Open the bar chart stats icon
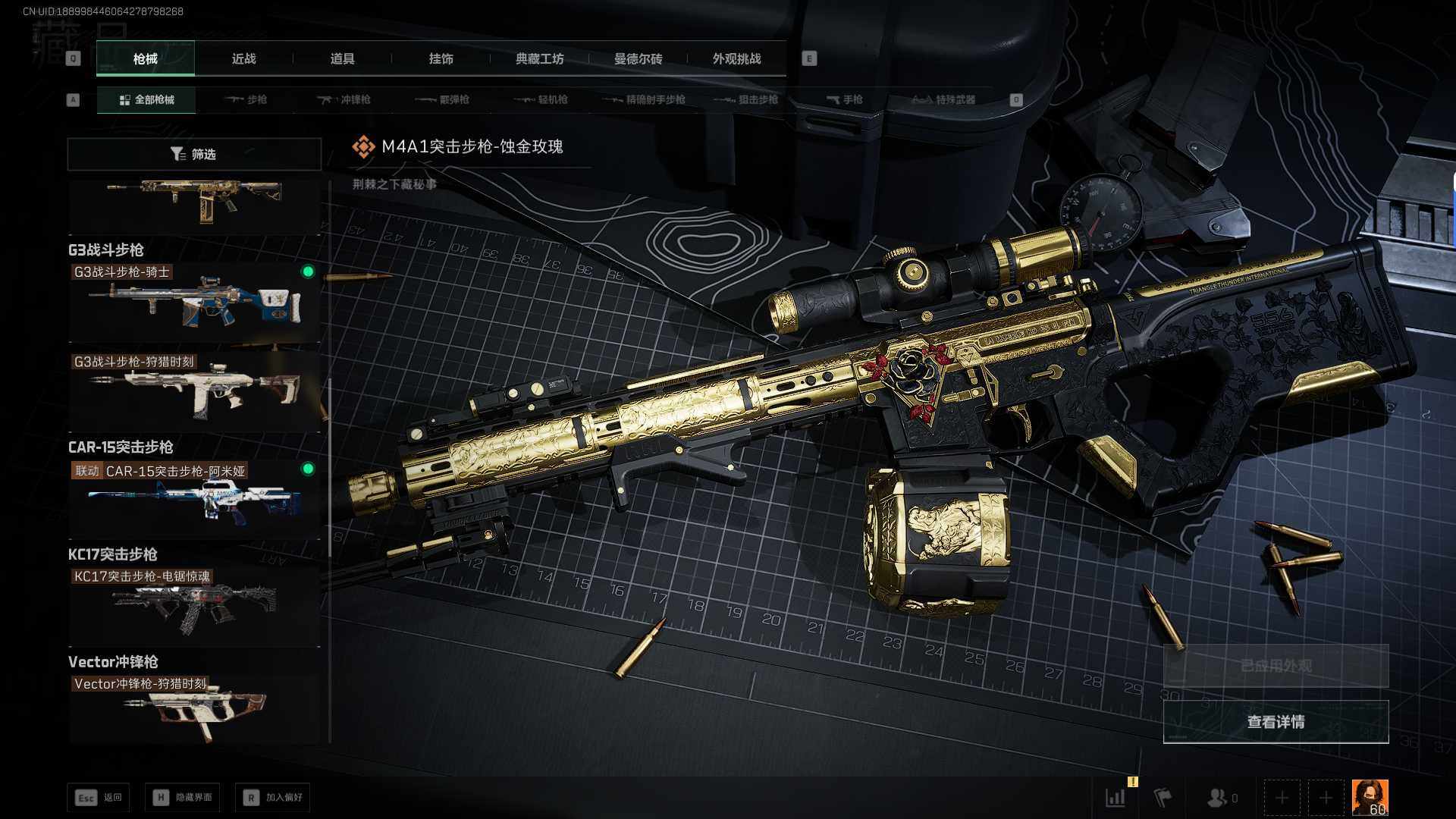1456x819 pixels. click(1116, 798)
